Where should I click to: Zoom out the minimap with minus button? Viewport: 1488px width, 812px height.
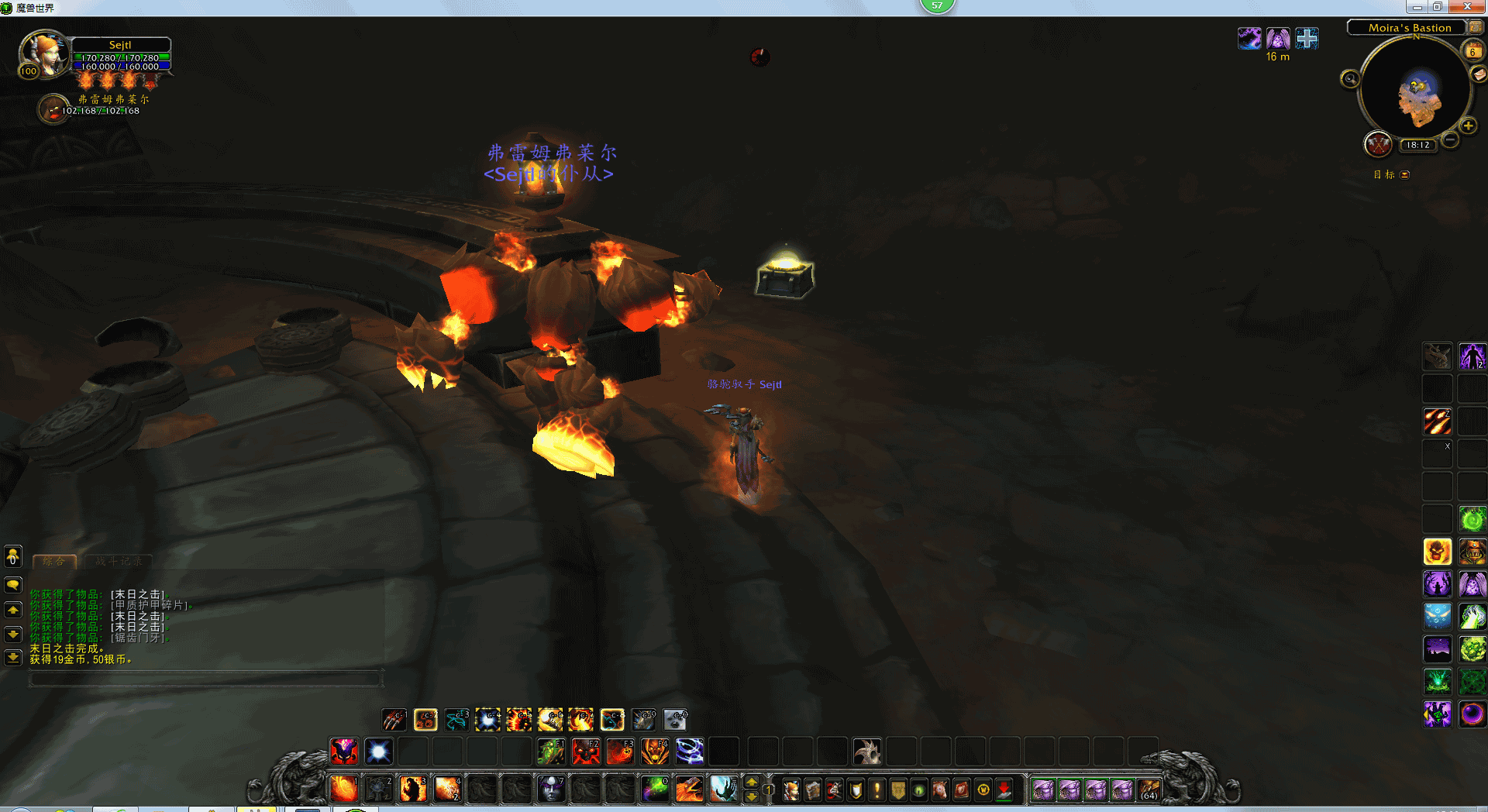point(1450,140)
